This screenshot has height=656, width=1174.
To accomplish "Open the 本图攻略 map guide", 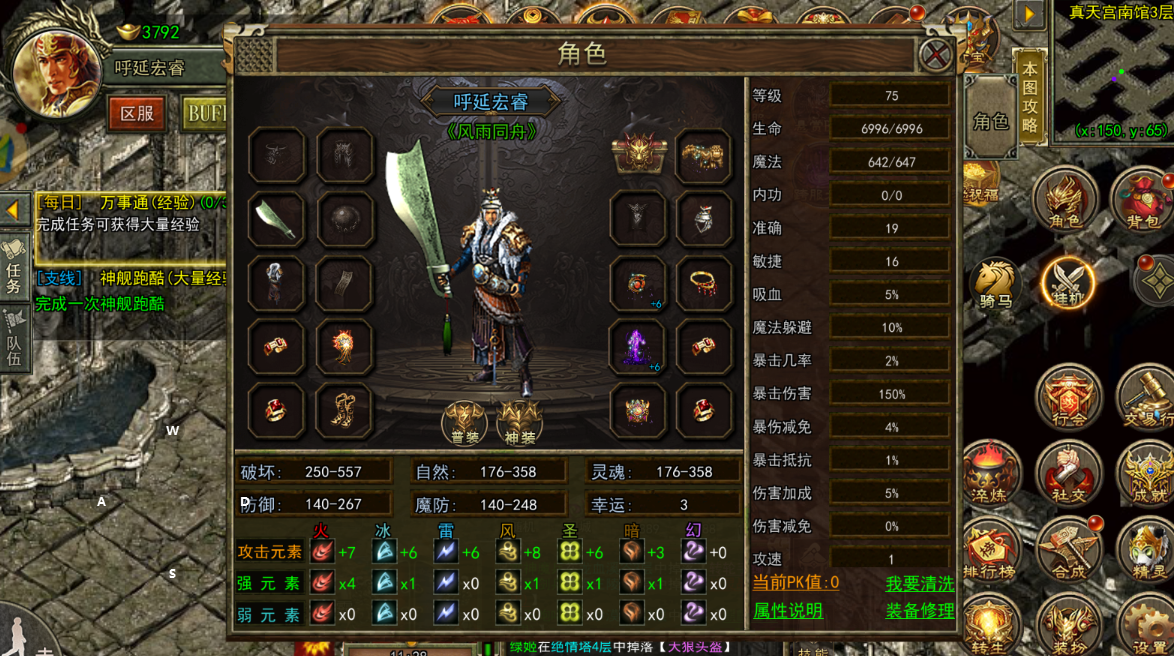I will (x=1029, y=98).
